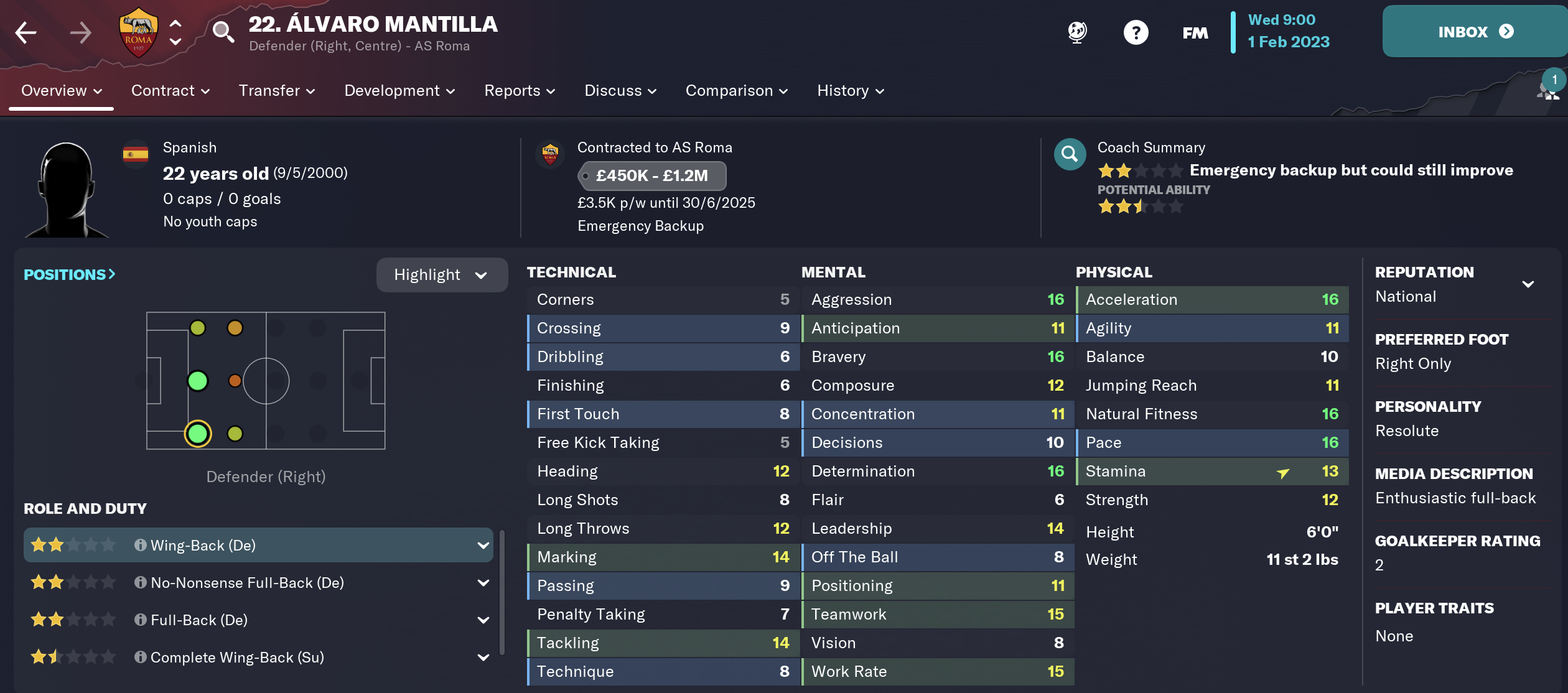Click the £450K - £1.2M value button
The image size is (1568, 693).
click(x=651, y=176)
